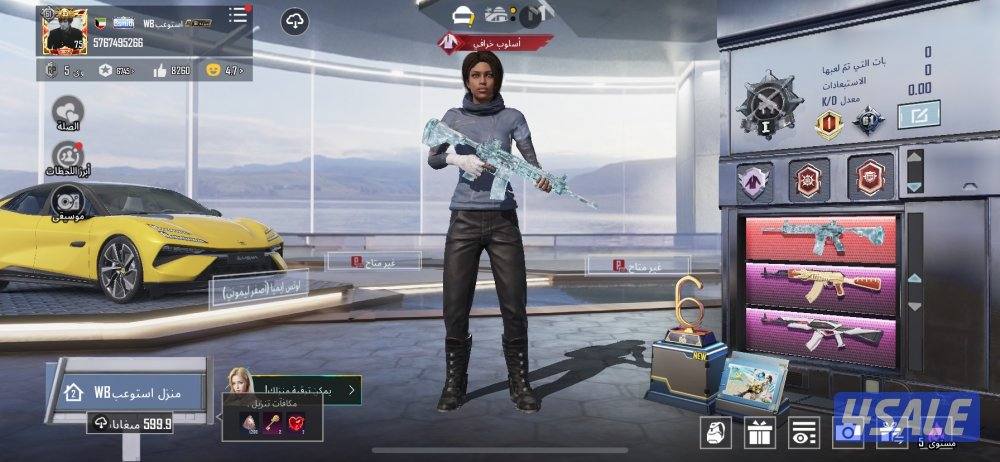Click the edit stats pencil button
The width and height of the screenshot is (1000, 462).
pos(918,116)
